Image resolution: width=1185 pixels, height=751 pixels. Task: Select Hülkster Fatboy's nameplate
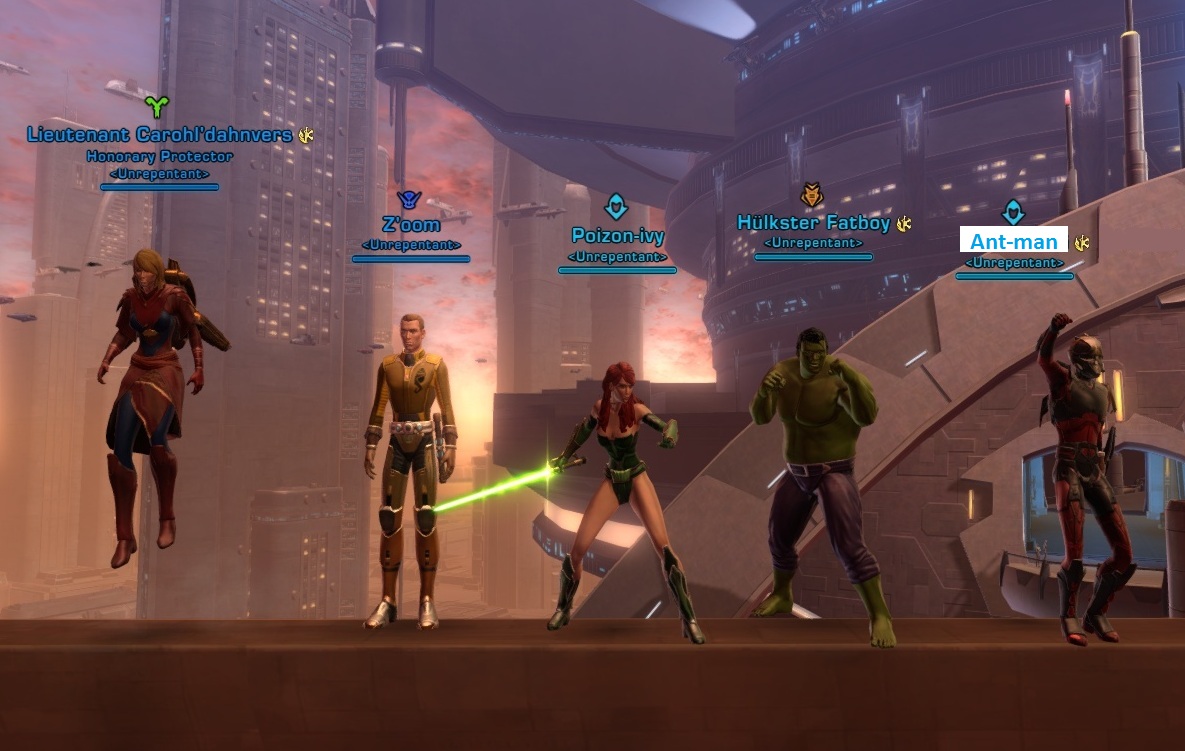813,223
